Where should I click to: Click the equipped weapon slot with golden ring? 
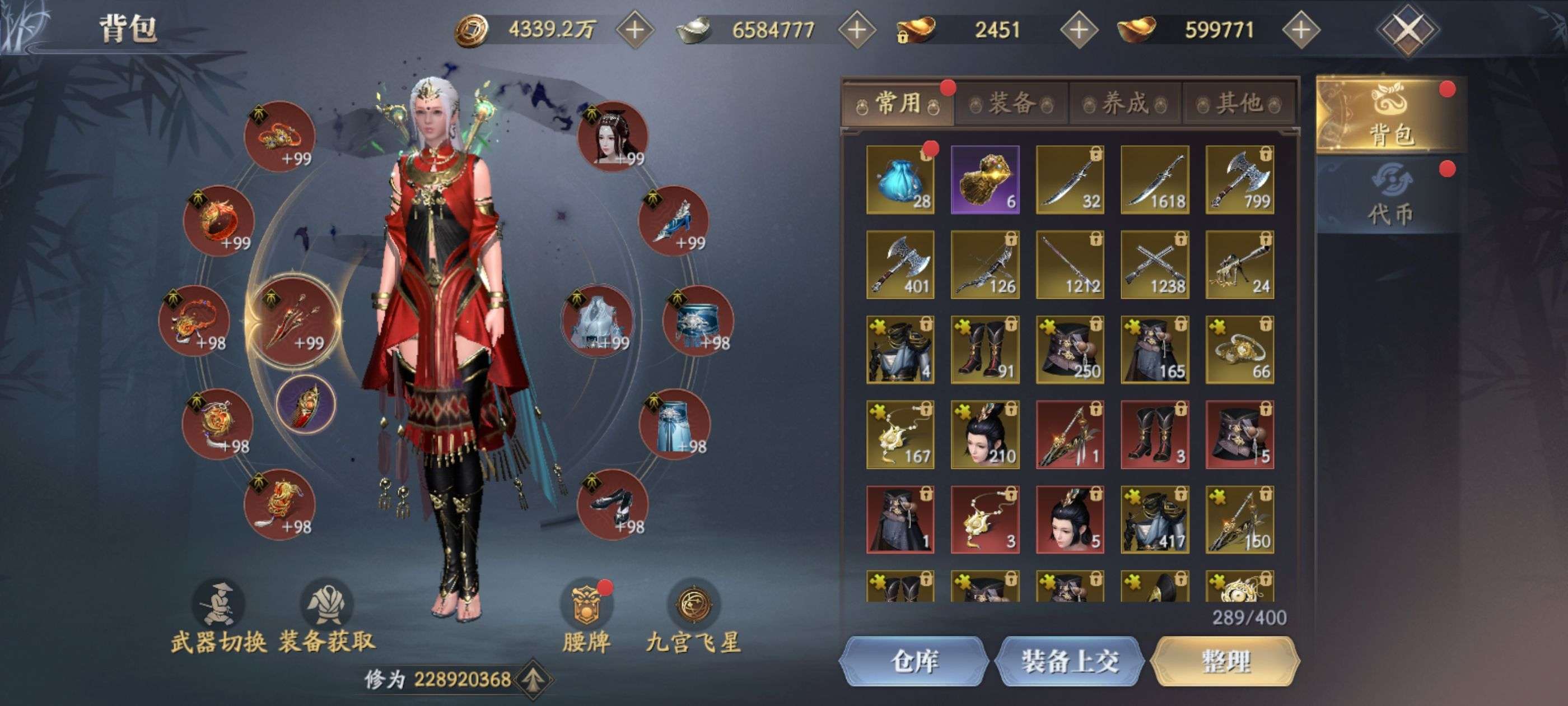click(x=293, y=320)
